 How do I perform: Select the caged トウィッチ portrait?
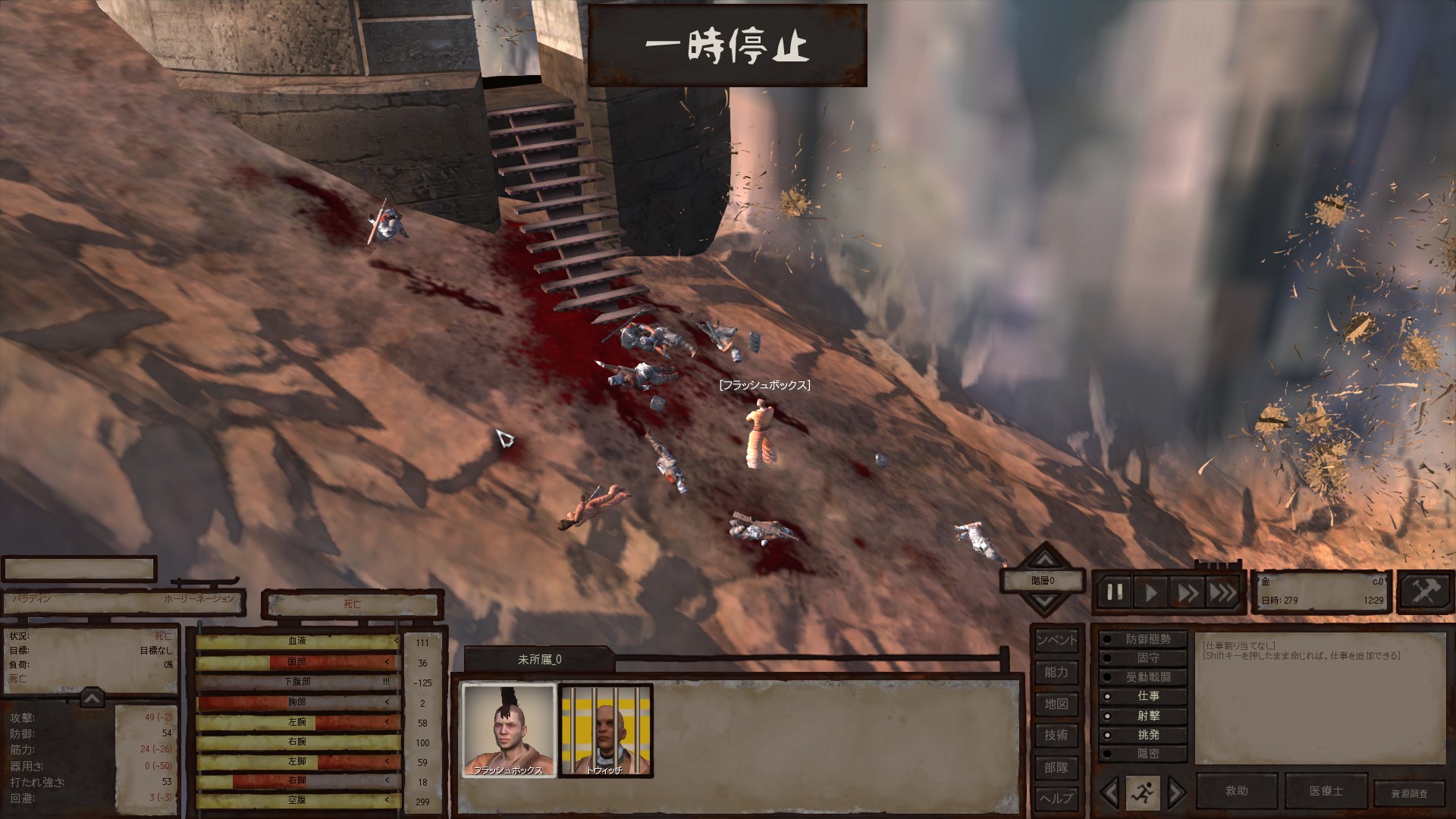(x=605, y=730)
